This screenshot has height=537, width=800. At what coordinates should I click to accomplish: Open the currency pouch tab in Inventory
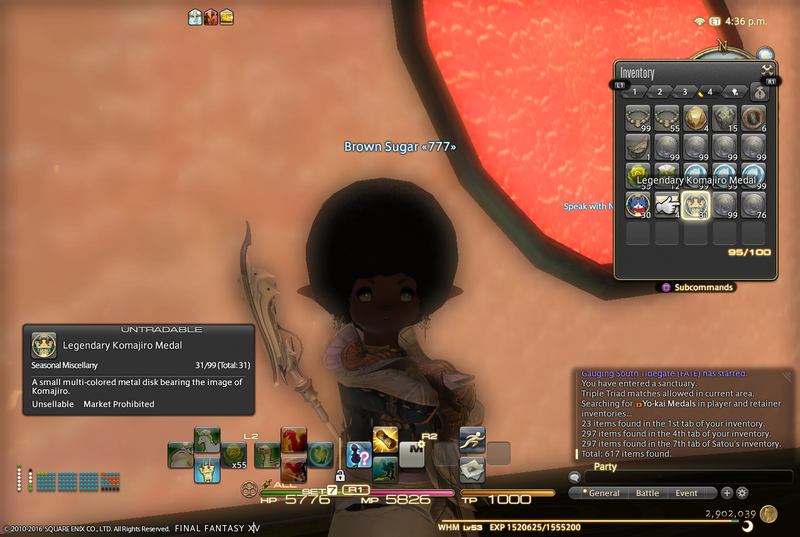click(760, 92)
